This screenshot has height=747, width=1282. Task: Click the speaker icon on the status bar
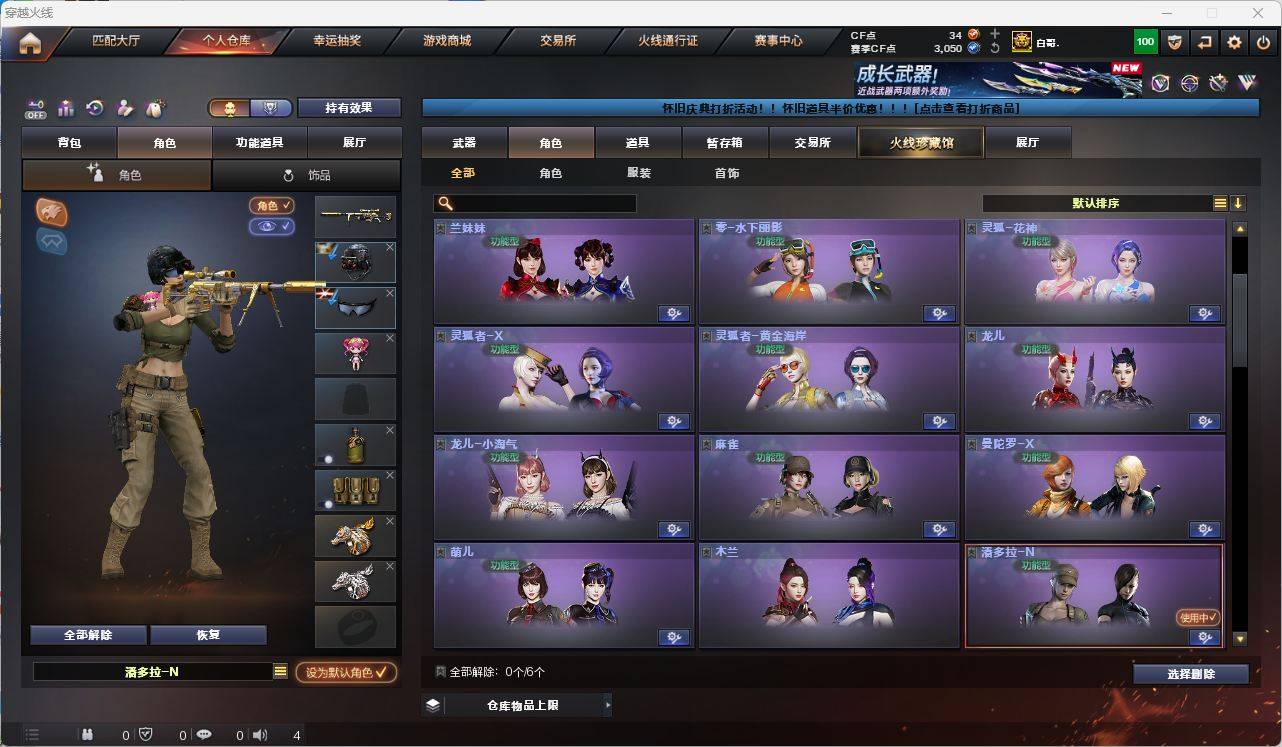pyautogui.click(x=260, y=735)
